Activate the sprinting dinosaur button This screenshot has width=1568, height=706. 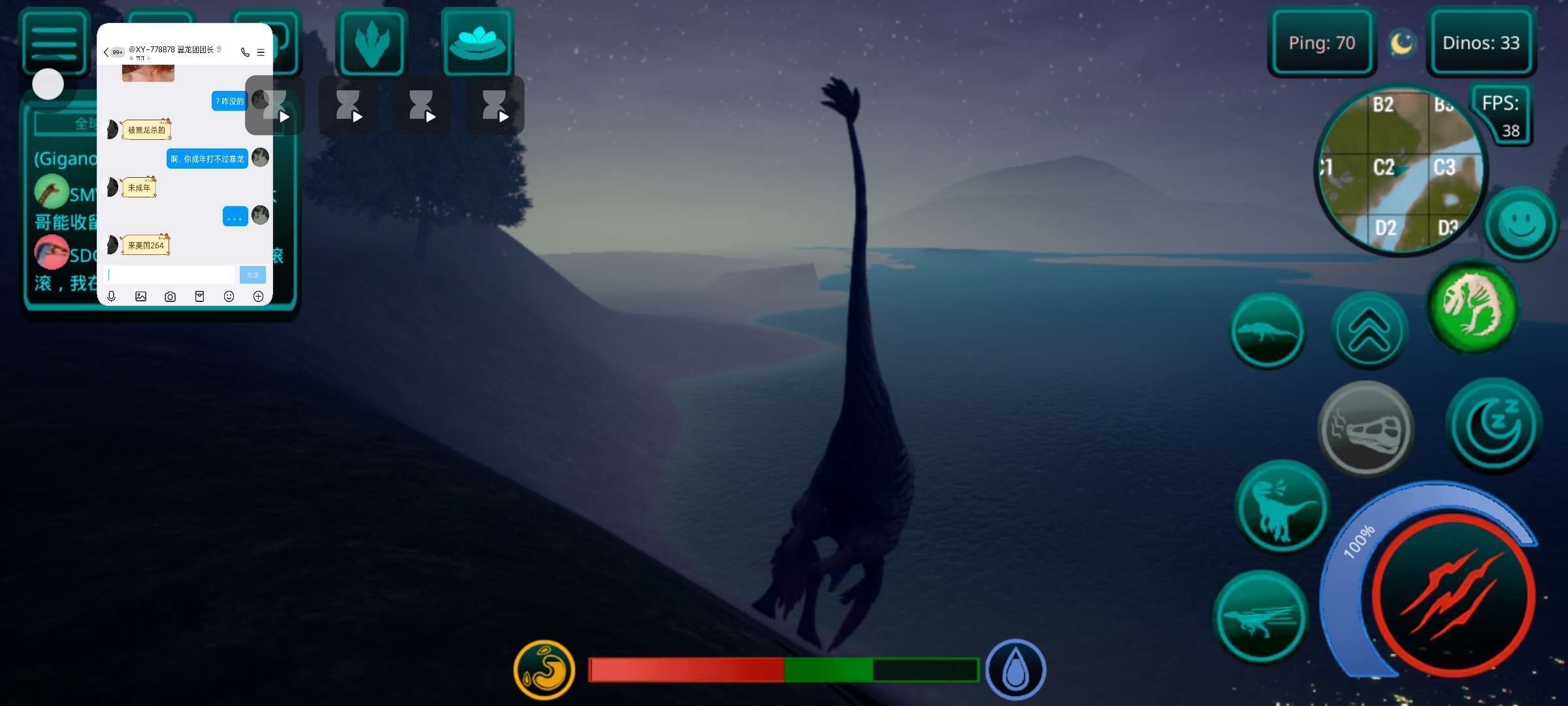pos(1261,617)
